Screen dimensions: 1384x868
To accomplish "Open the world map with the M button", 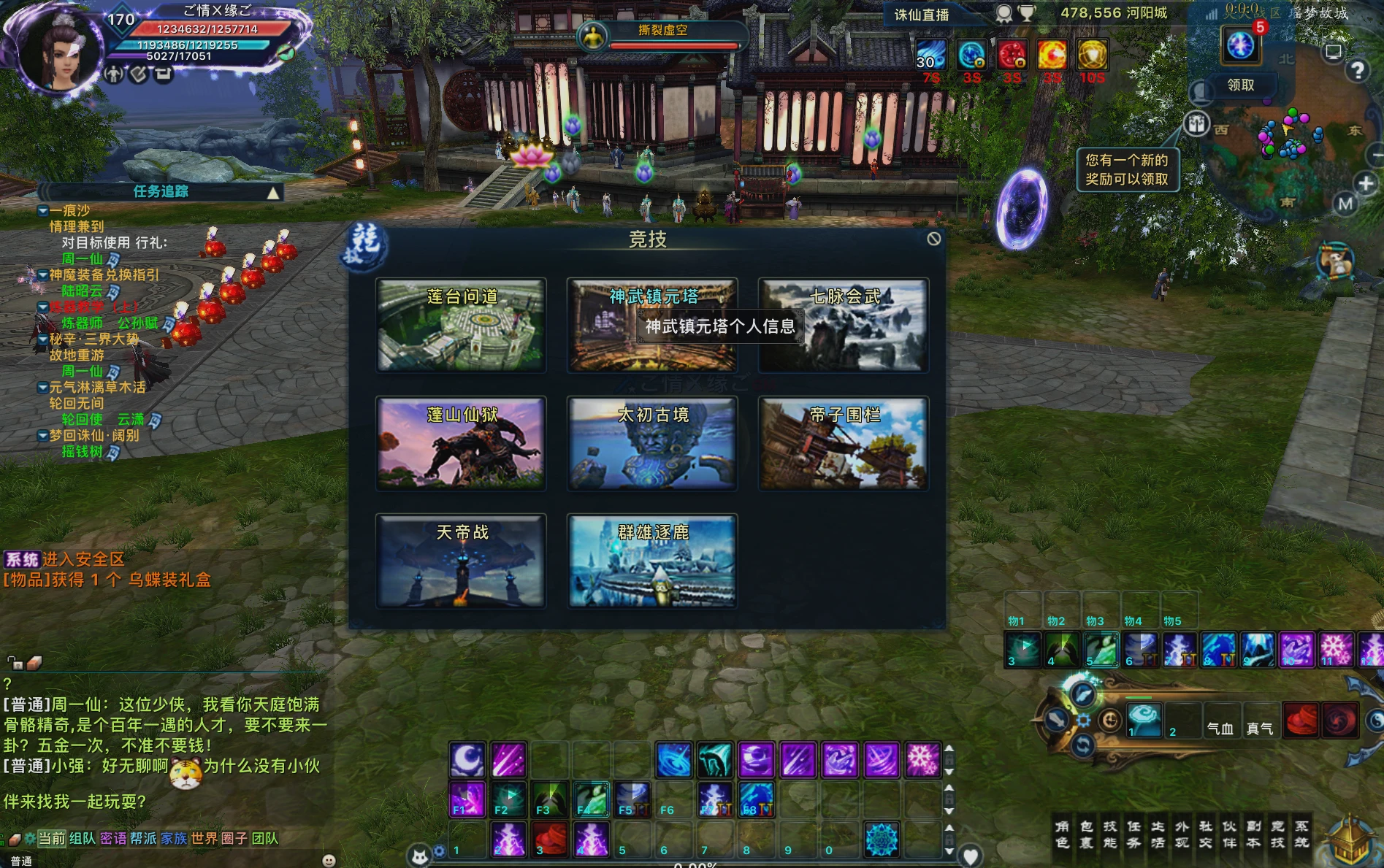I will tap(1345, 204).
